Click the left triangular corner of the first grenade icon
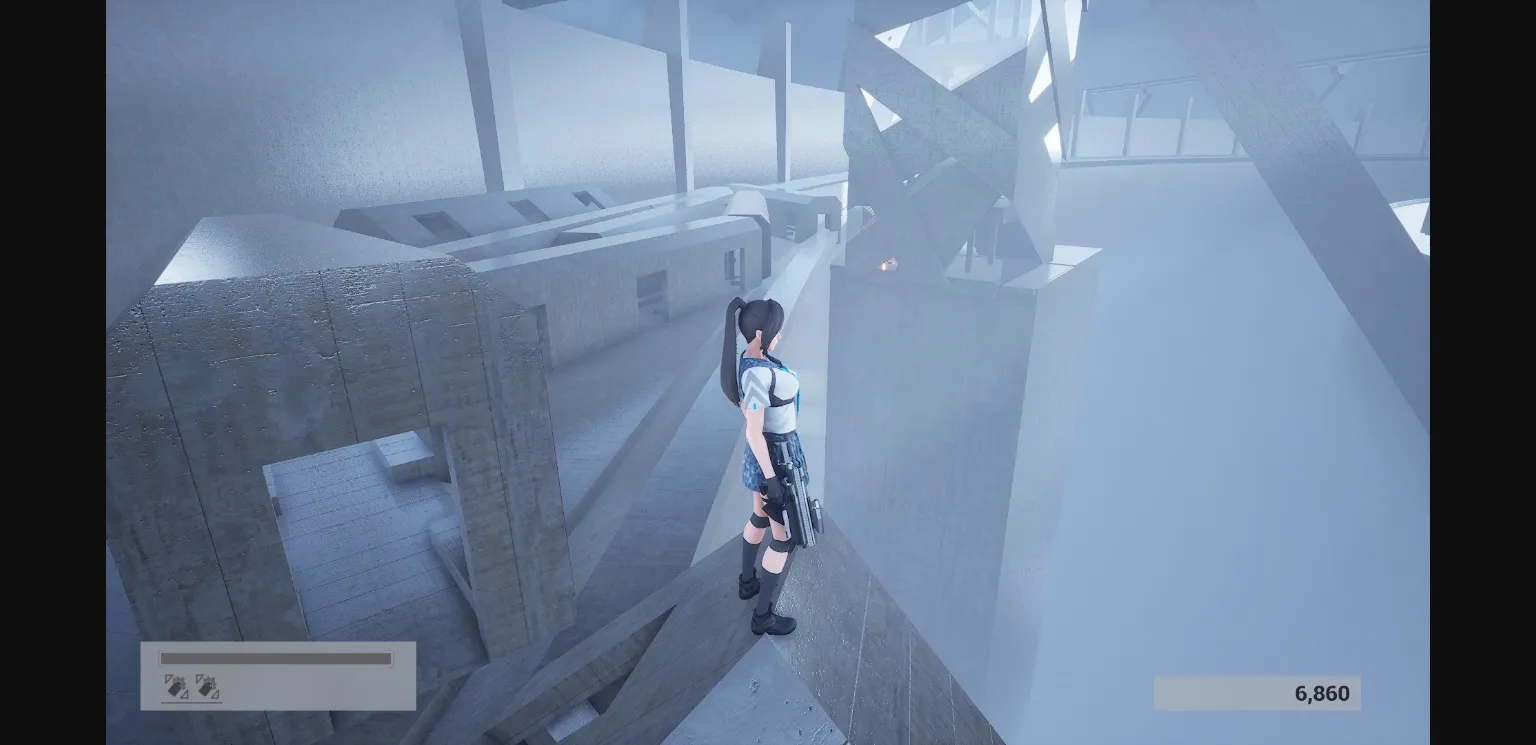Screen dimensions: 1536x745 pos(168,678)
